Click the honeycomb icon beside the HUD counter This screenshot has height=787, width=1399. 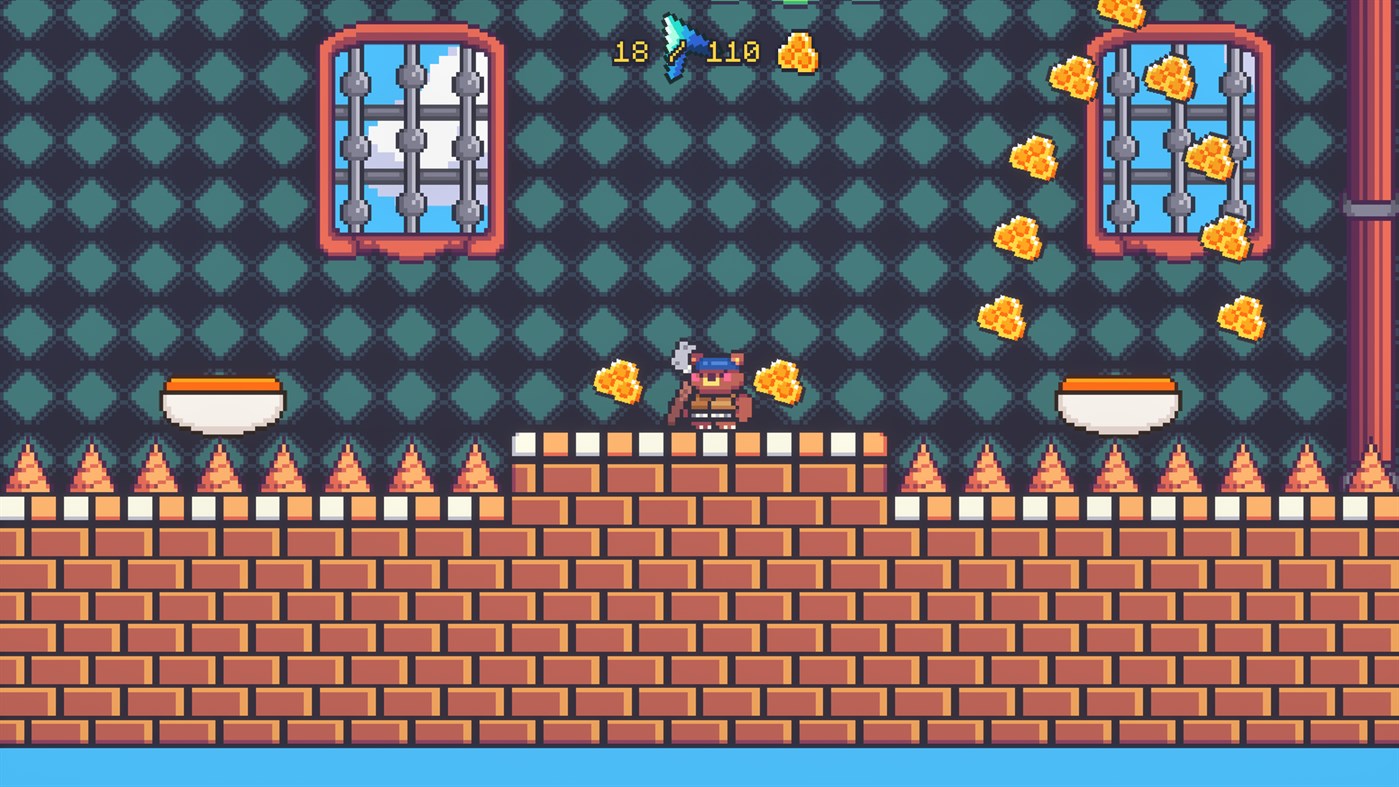[797, 52]
